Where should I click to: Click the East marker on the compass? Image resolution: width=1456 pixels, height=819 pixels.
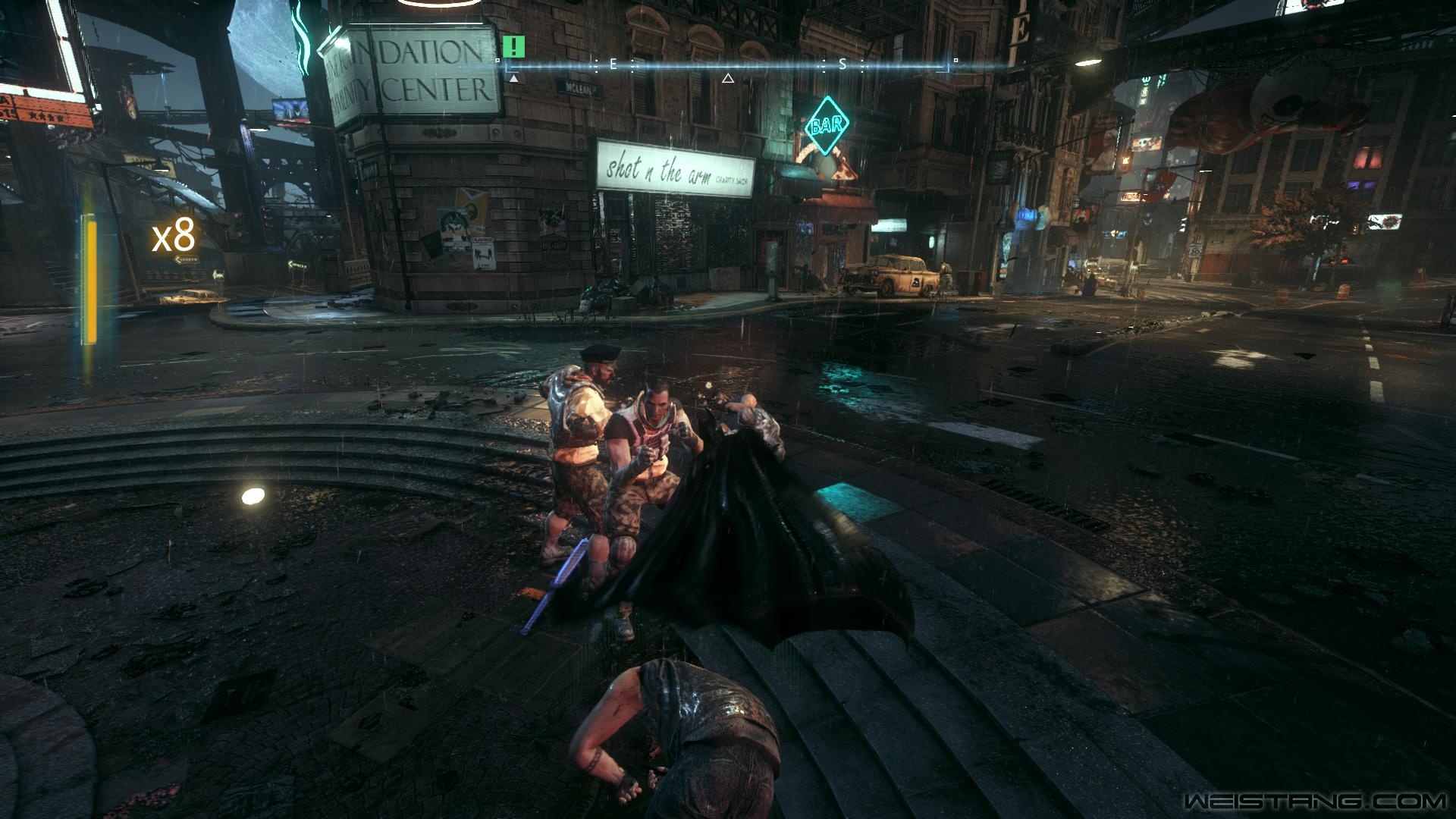tap(613, 65)
